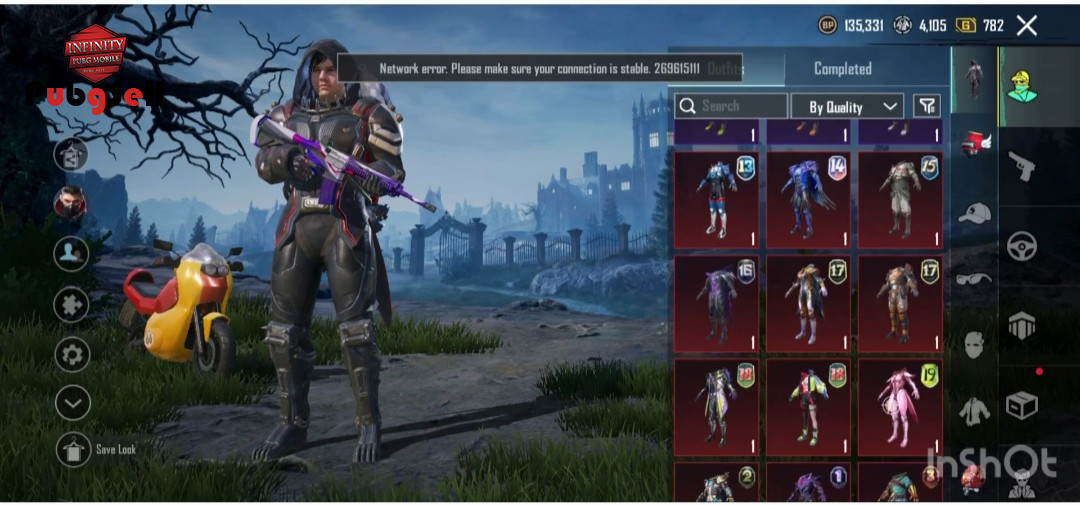This screenshot has width=1080, height=505.
Task: Expand the down-arrow chevron on left sidebar
Action: pyautogui.click(x=72, y=403)
